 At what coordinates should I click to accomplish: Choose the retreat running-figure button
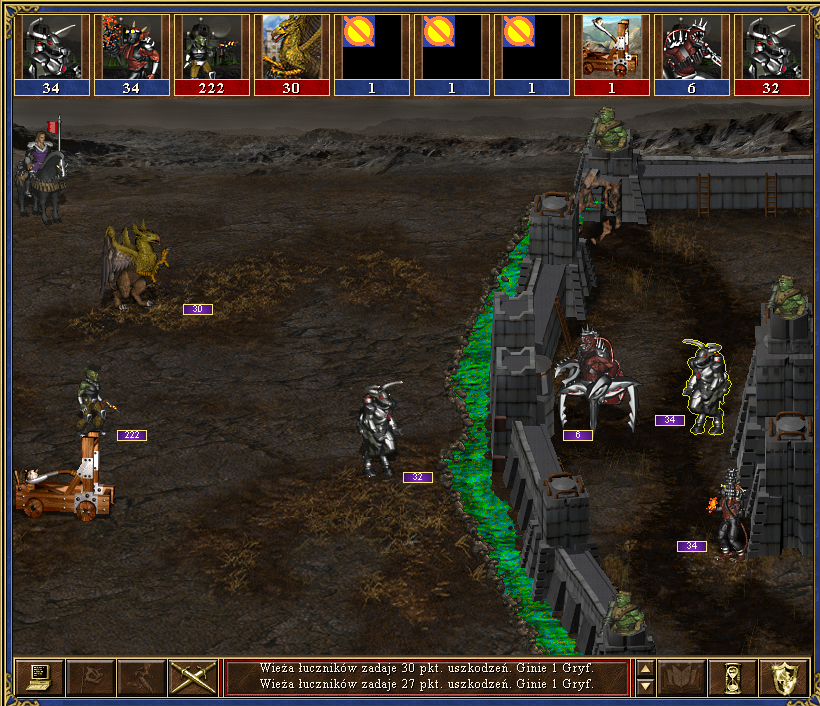click(141, 678)
